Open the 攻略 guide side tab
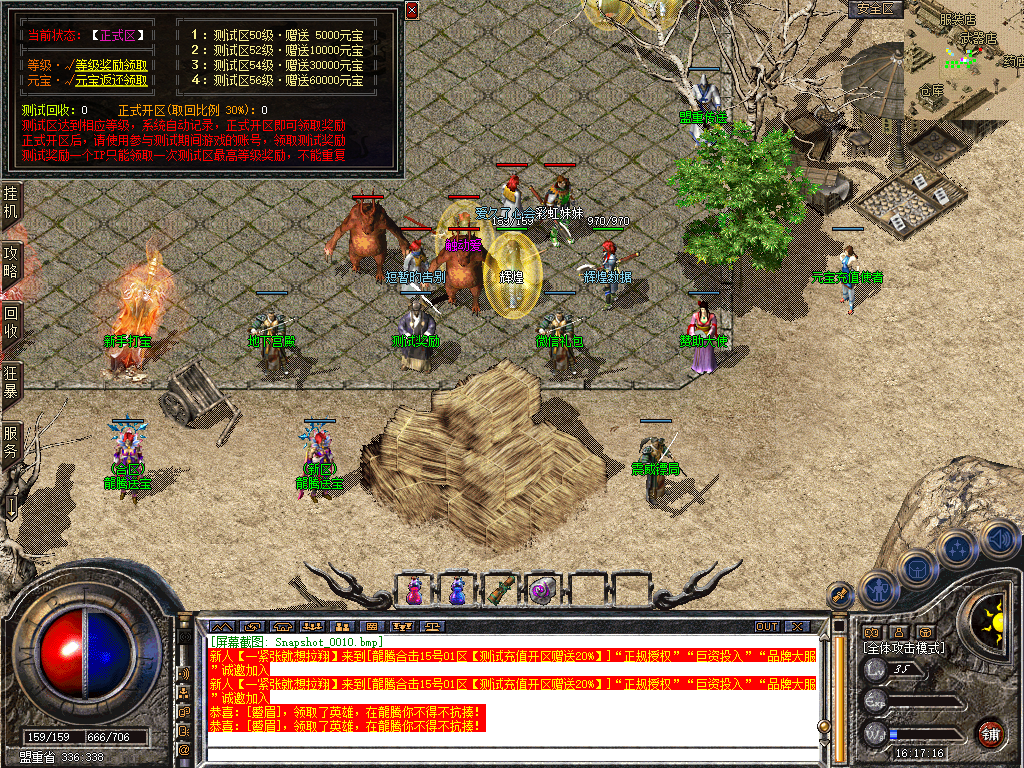Viewport: 1024px width, 768px height. tap(11, 263)
